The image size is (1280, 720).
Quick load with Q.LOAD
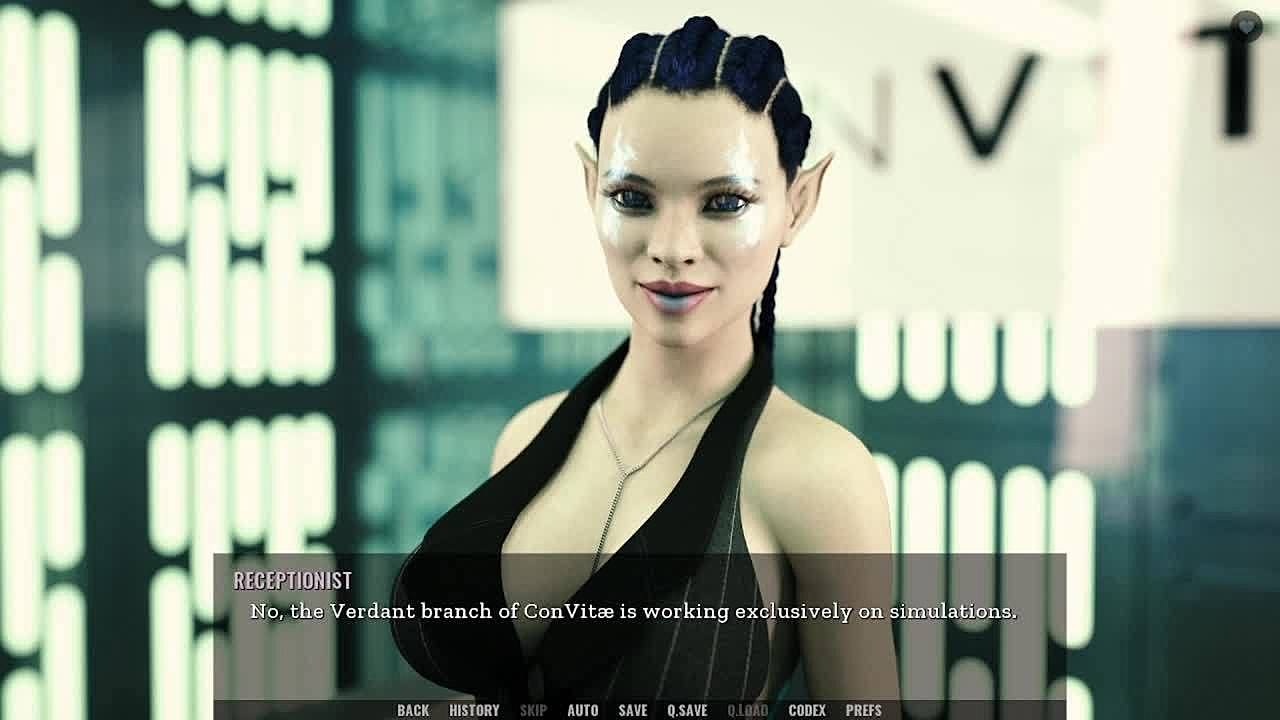coord(747,710)
